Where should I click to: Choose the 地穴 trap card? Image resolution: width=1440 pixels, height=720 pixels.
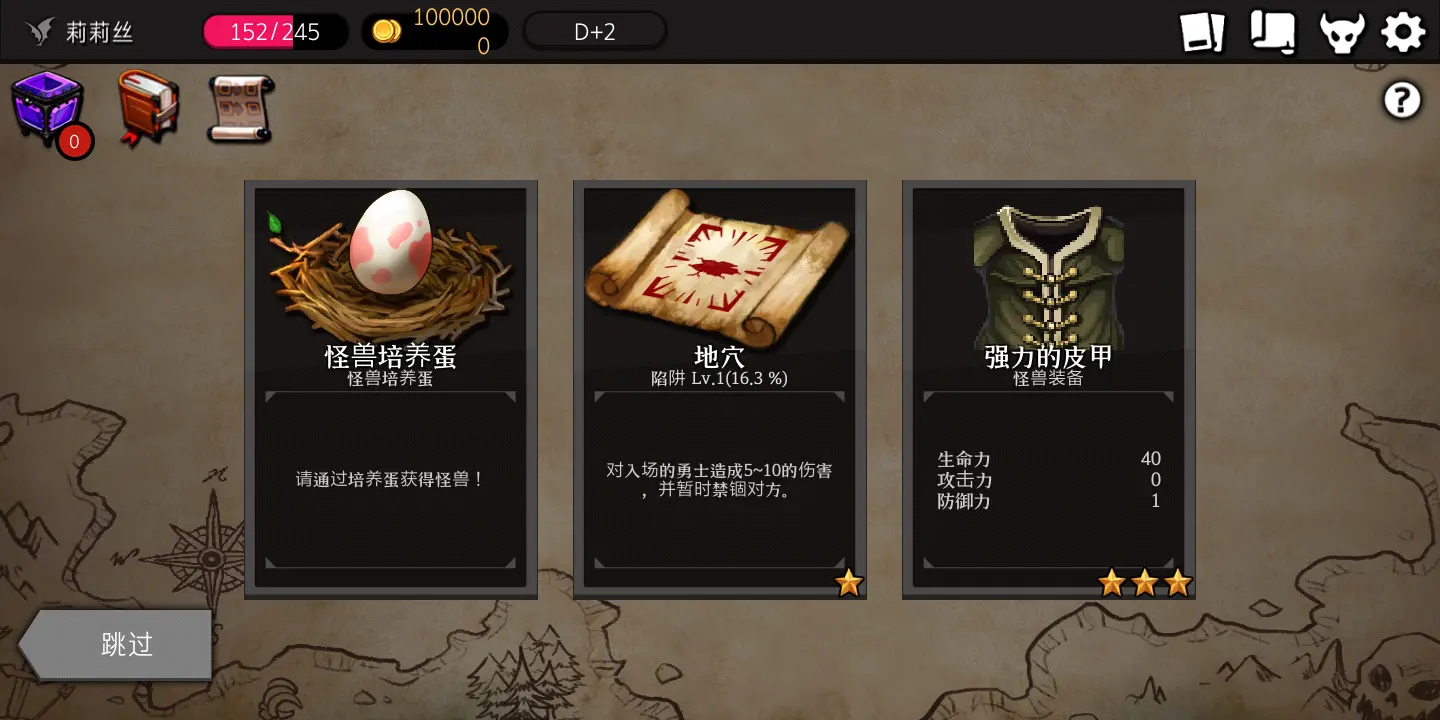719,390
